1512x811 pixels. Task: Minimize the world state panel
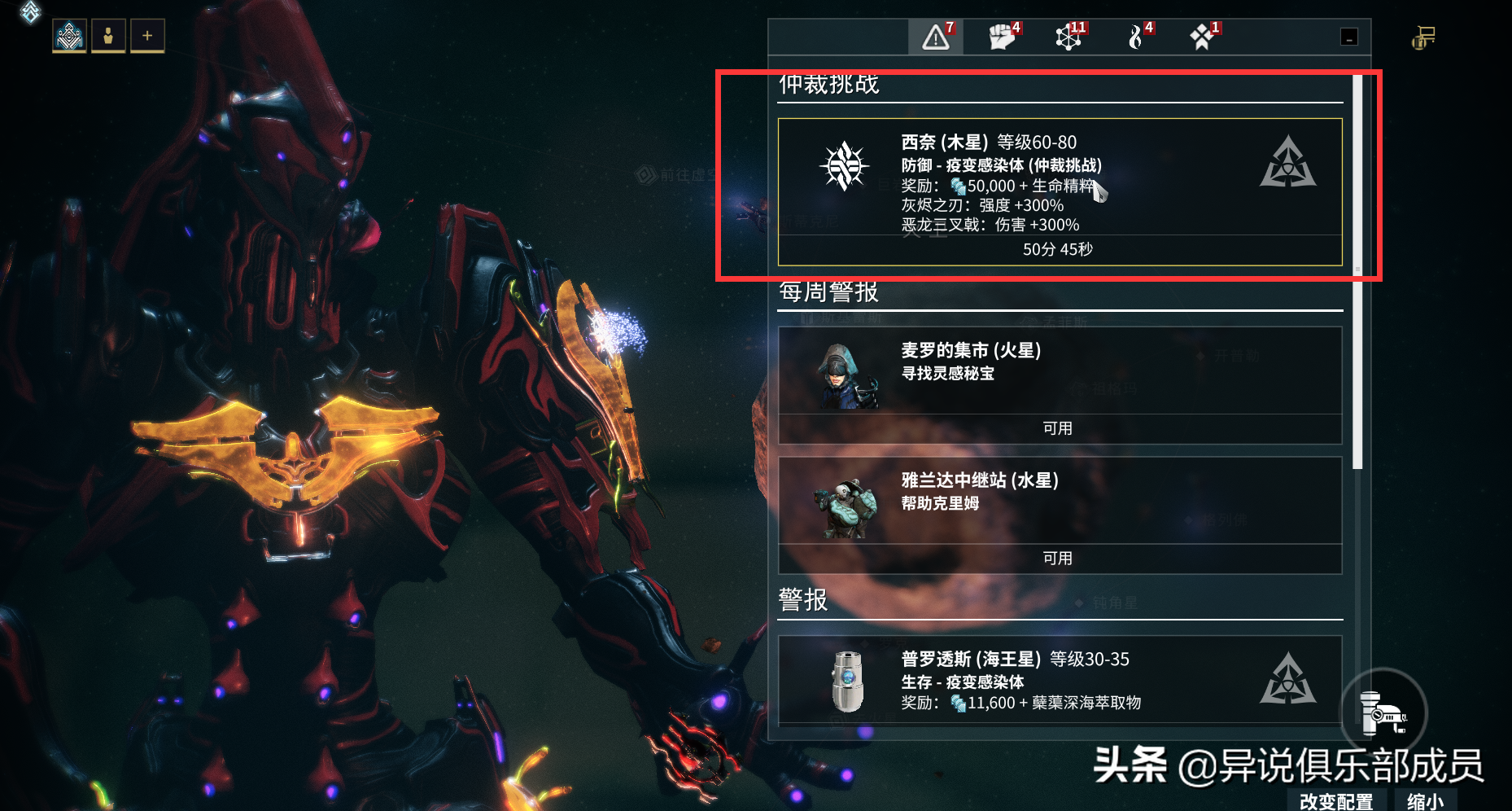(1348, 37)
